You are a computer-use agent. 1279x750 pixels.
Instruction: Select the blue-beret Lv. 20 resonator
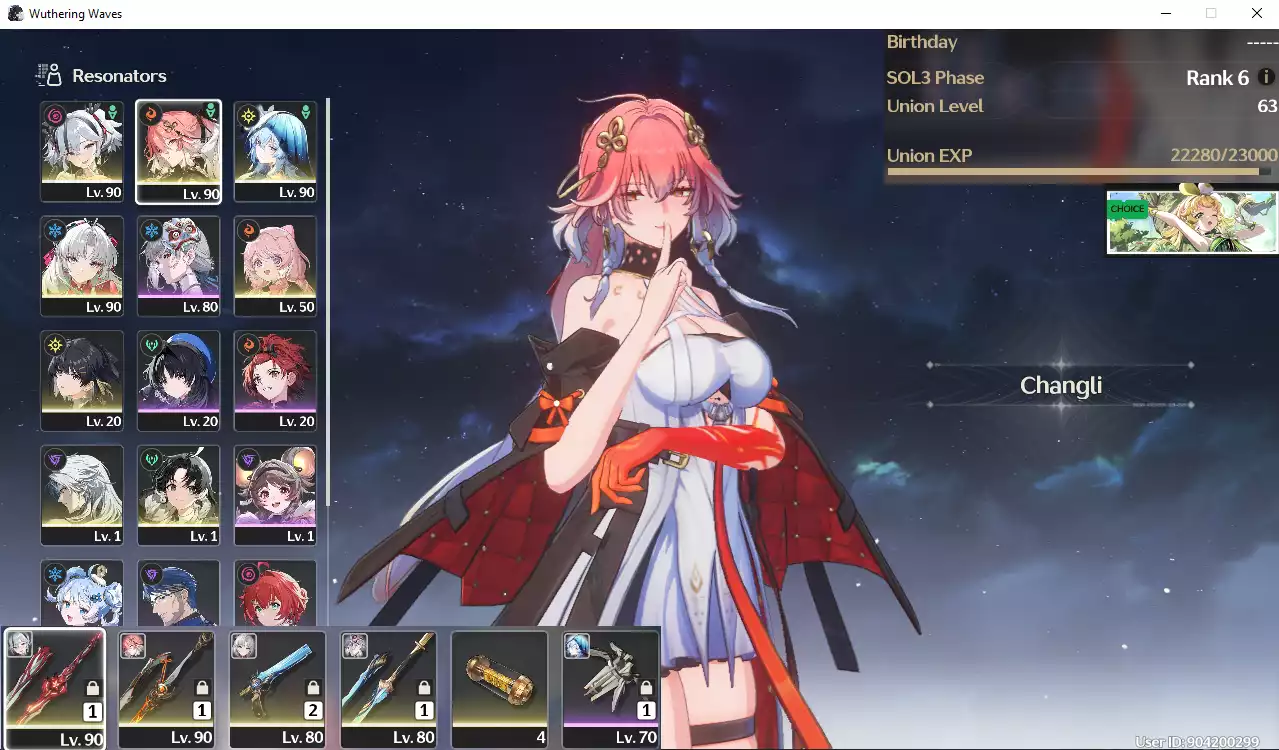[x=178, y=380]
